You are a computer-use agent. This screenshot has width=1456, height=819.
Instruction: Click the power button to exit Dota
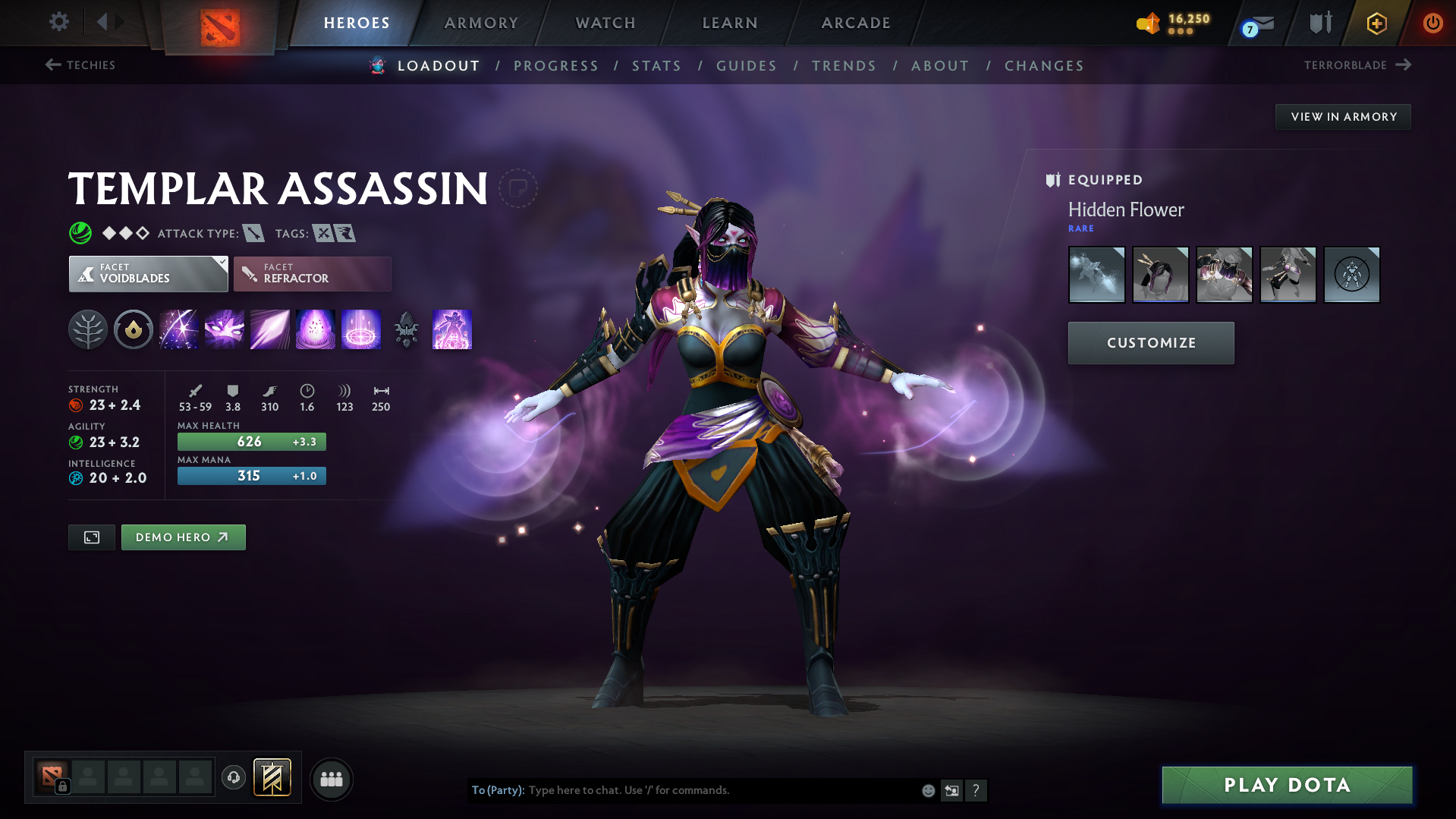click(x=1432, y=23)
